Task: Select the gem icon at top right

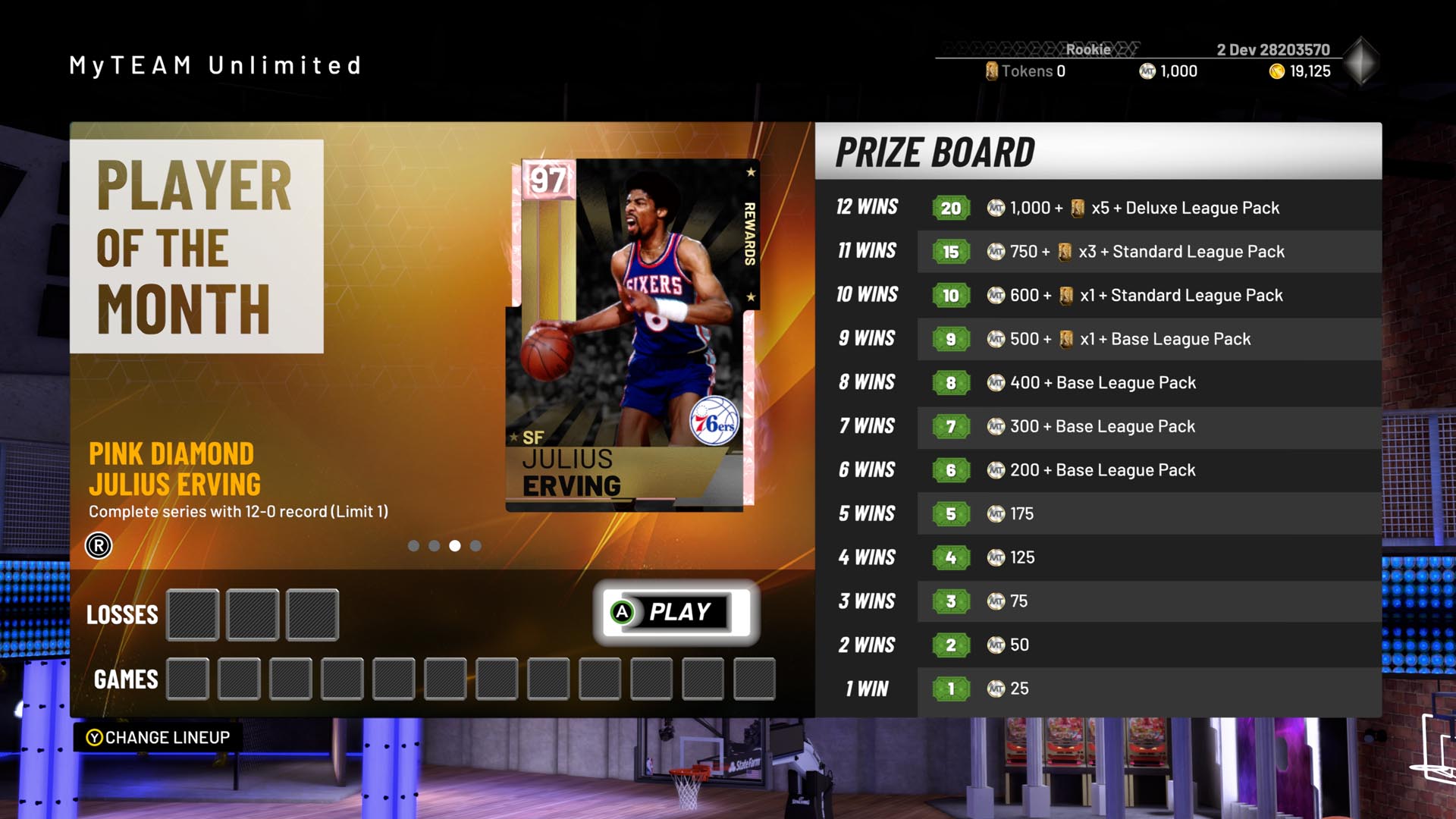Action: tap(1362, 59)
